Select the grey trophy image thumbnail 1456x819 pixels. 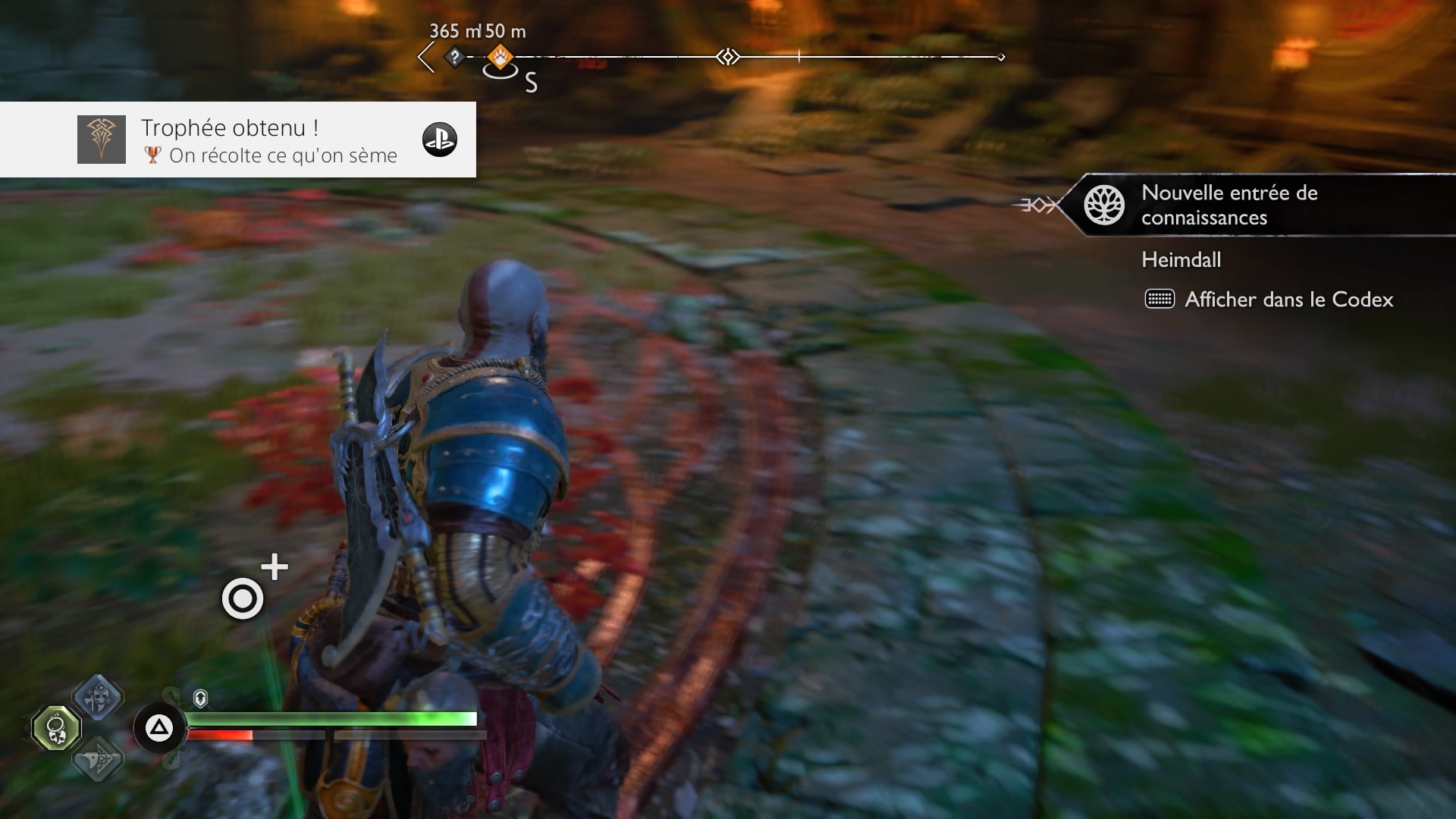pos(102,140)
